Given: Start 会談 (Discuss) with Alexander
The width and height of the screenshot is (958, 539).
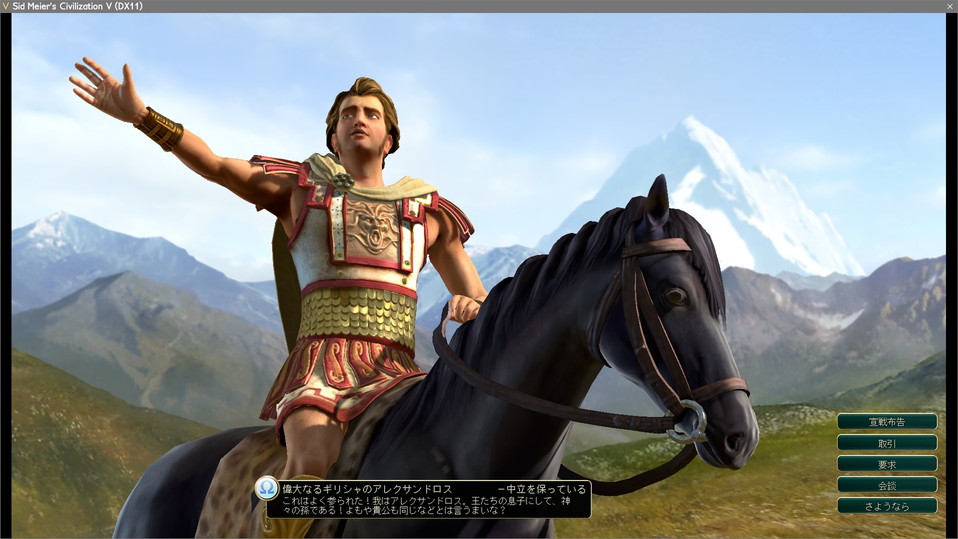Looking at the screenshot, I should (887, 484).
